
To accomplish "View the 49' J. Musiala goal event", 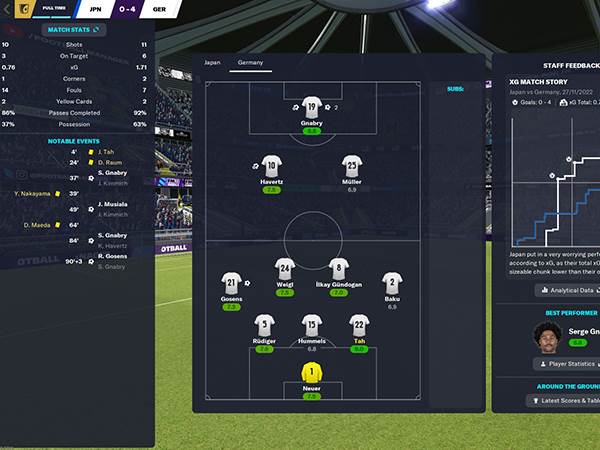I will click(x=112, y=209).
